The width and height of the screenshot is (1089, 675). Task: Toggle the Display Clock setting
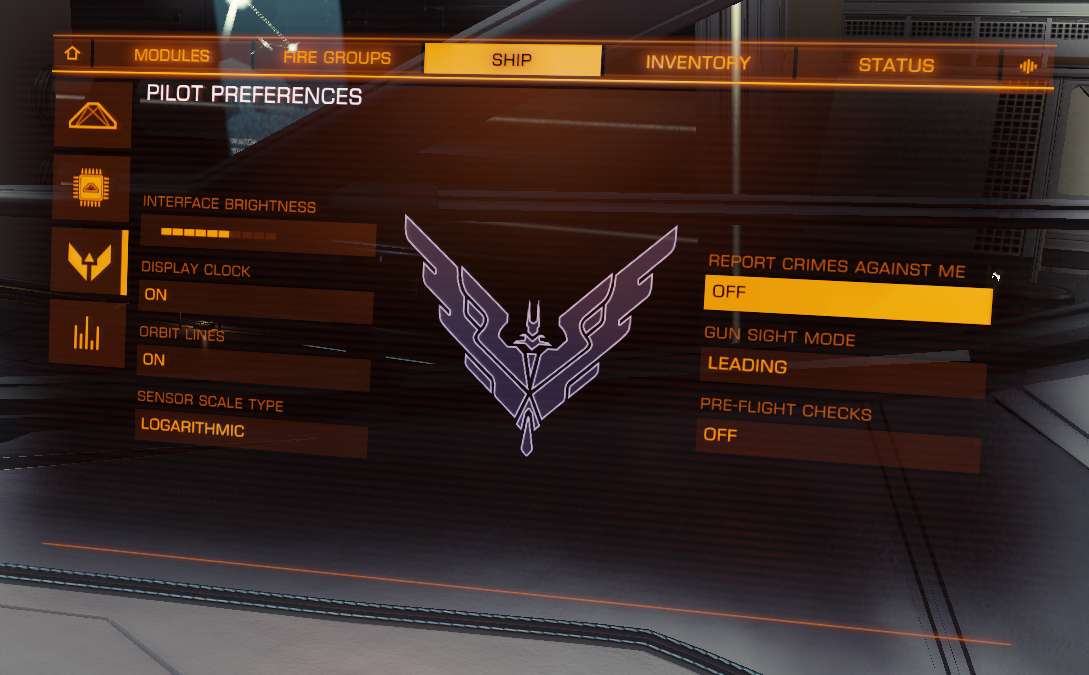tap(256, 296)
